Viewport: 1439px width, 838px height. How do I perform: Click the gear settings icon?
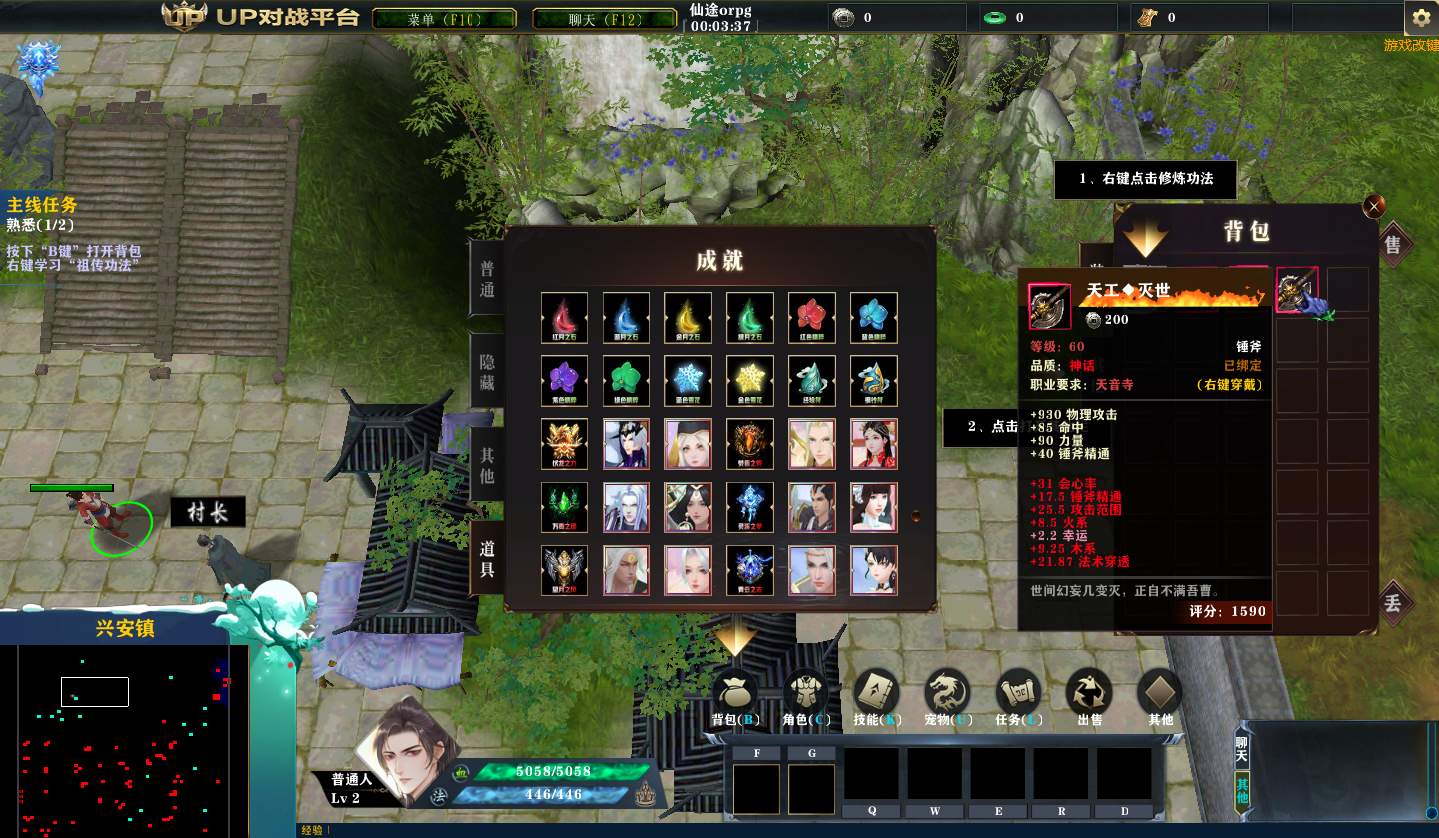[1421, 18]
